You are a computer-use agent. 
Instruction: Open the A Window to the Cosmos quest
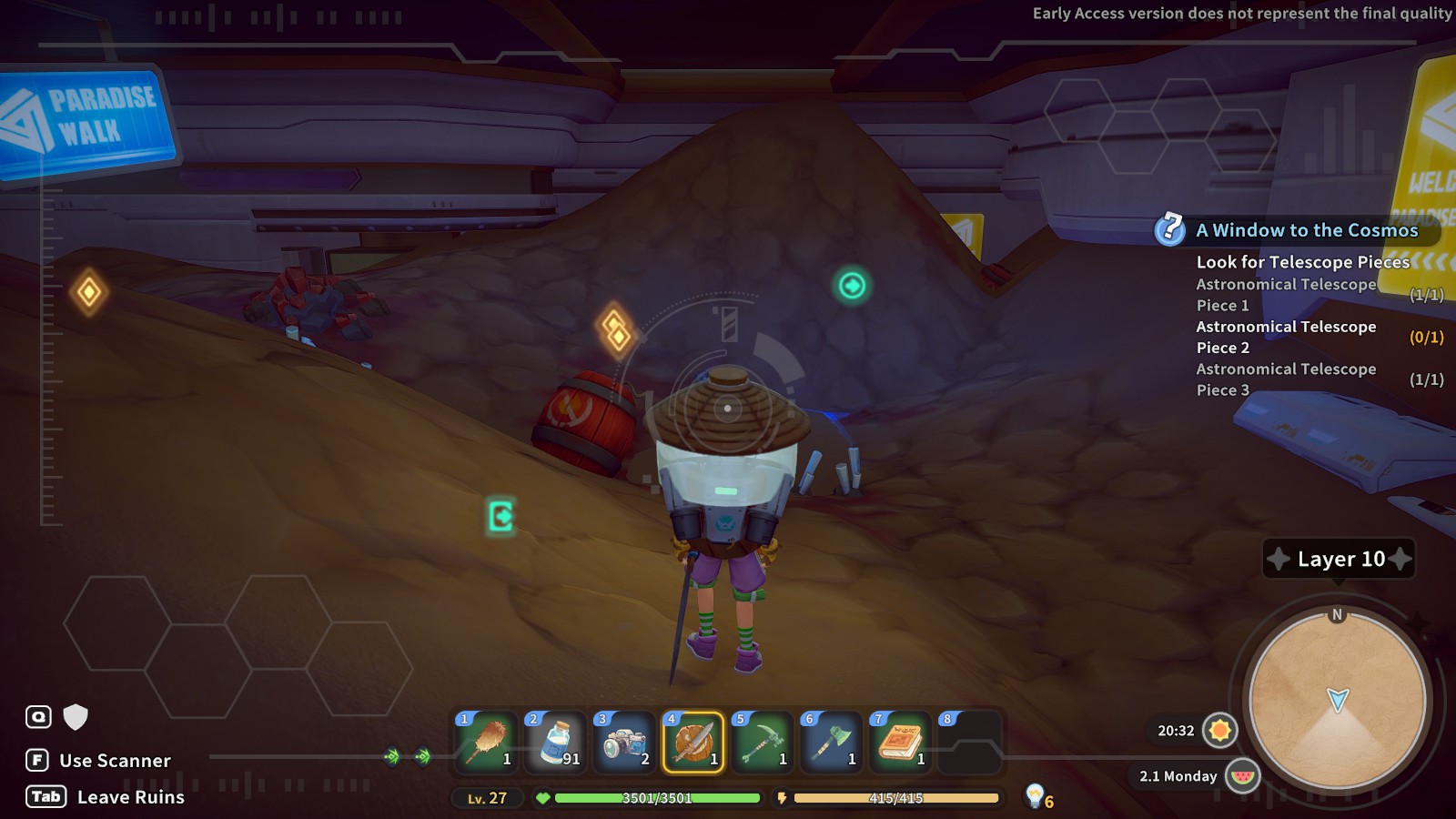pyautogui.click(x=1306, y=230)
